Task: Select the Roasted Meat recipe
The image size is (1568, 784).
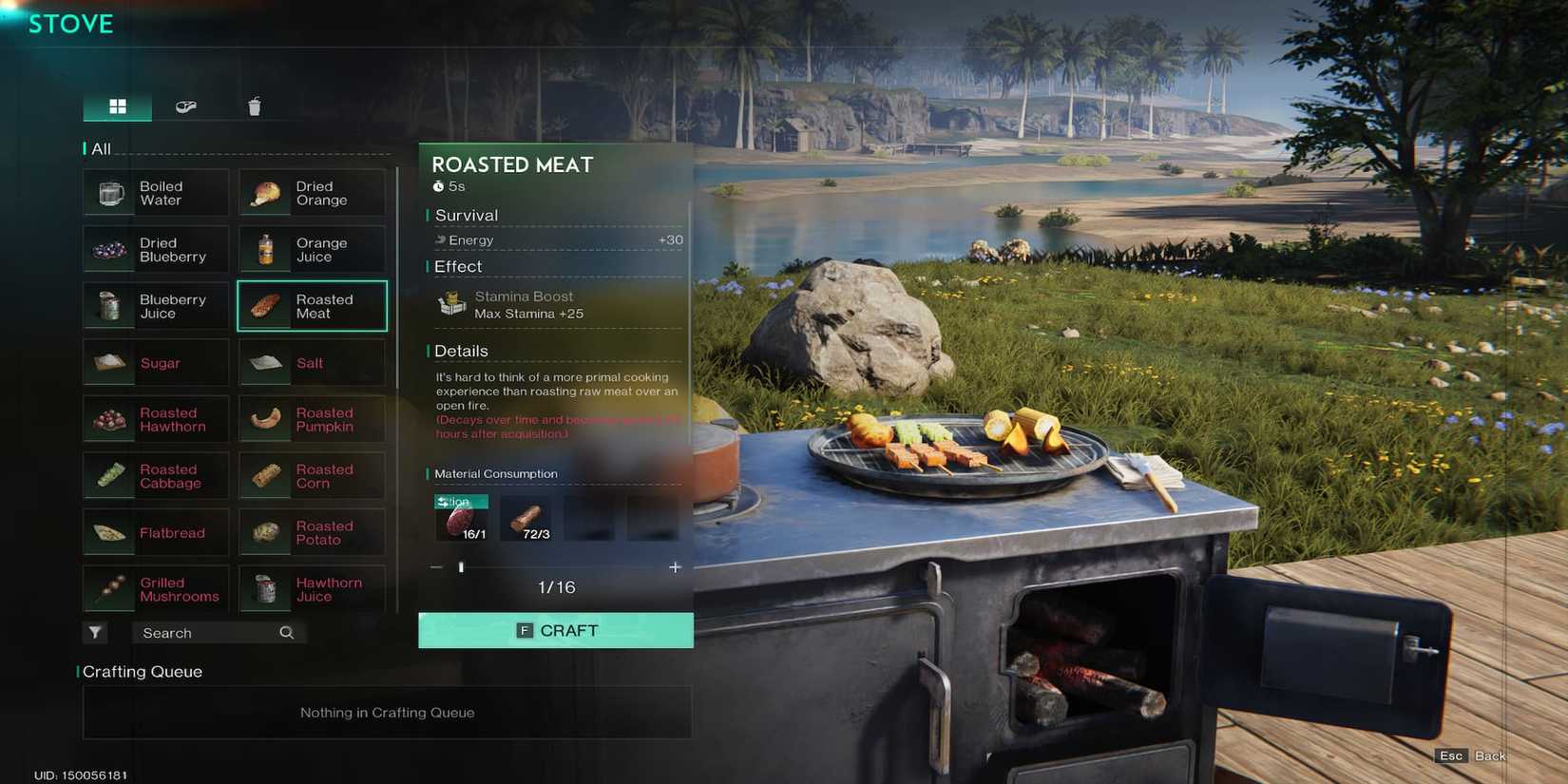Action: pos(312,305)
